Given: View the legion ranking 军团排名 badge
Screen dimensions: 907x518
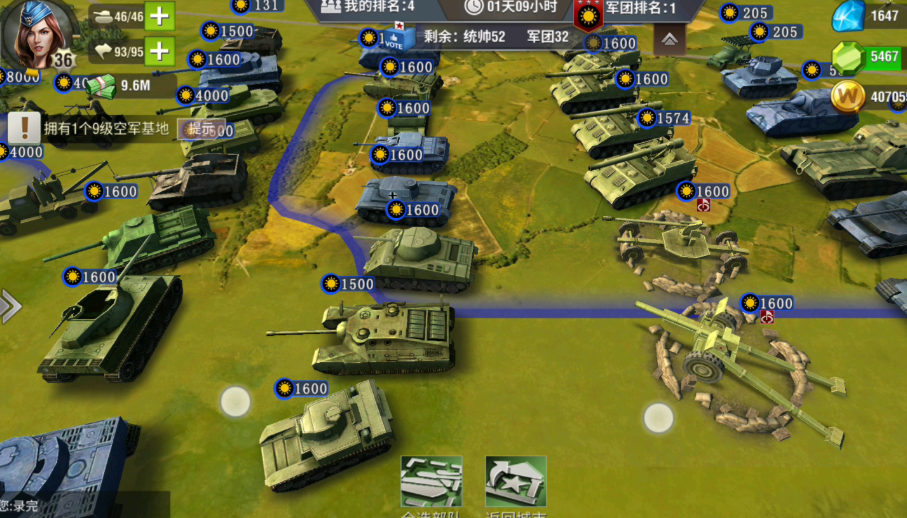Looking at the screenshot, I should (x=587, y=14).
